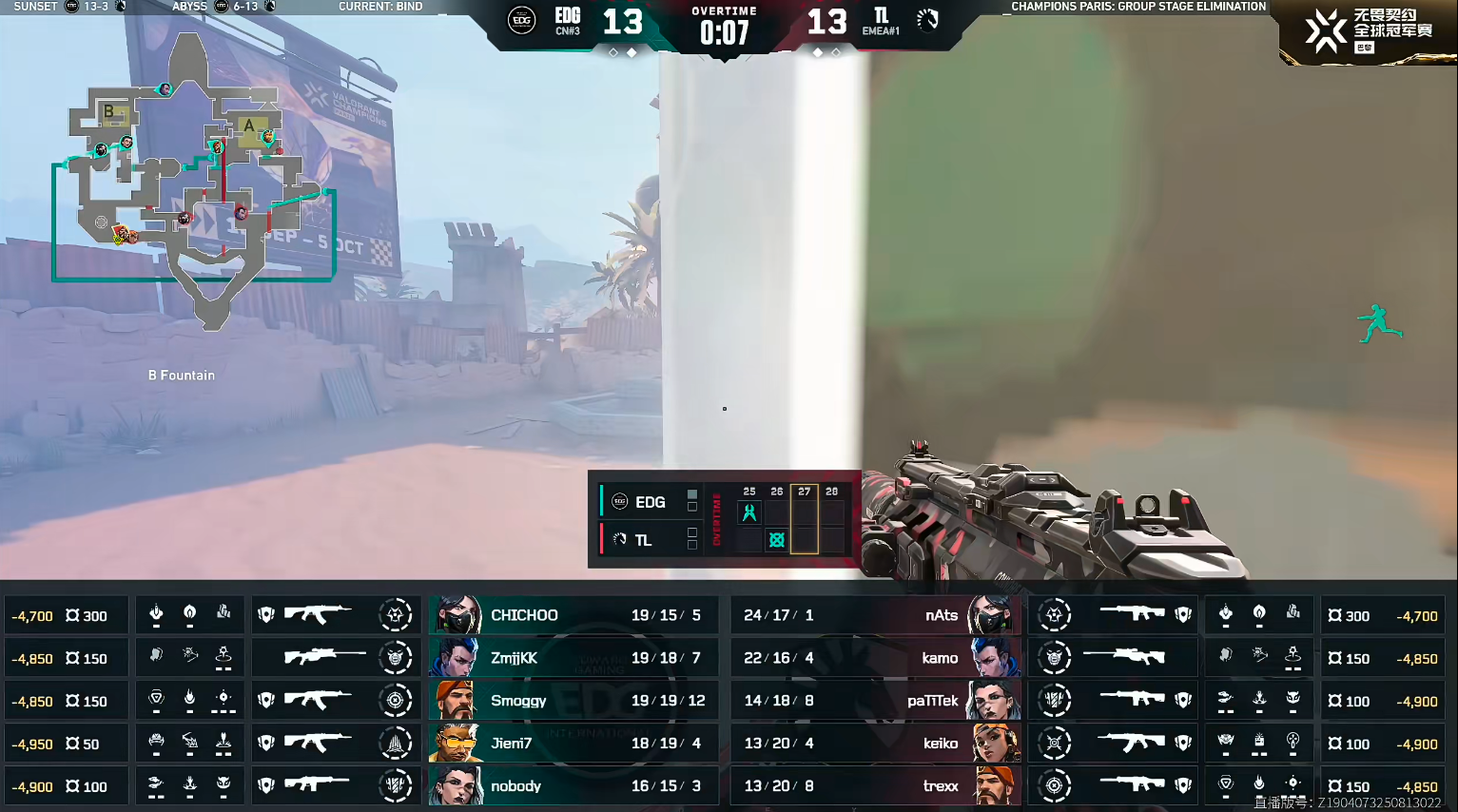Select trexx's scoreboard row
The height and width of the screenshot is (812, 1458).
pos(875,786)
